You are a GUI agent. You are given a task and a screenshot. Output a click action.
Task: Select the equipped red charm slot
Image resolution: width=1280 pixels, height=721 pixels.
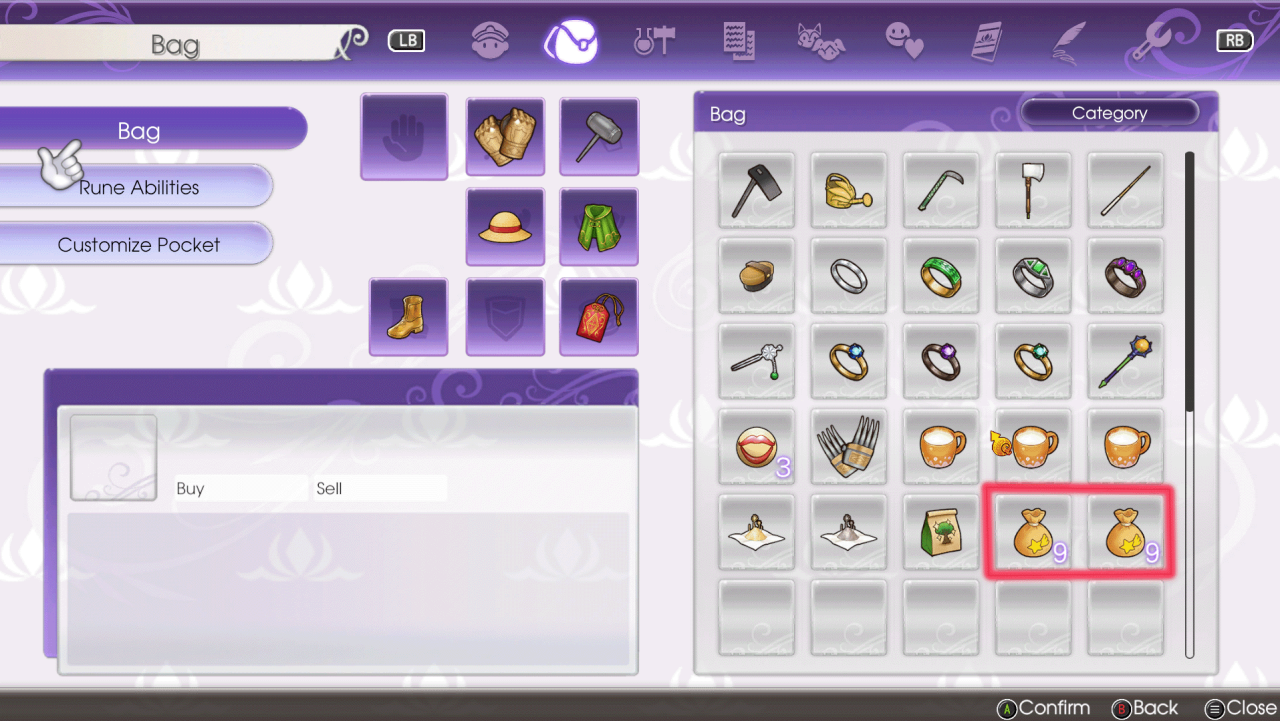pos(599,317)
